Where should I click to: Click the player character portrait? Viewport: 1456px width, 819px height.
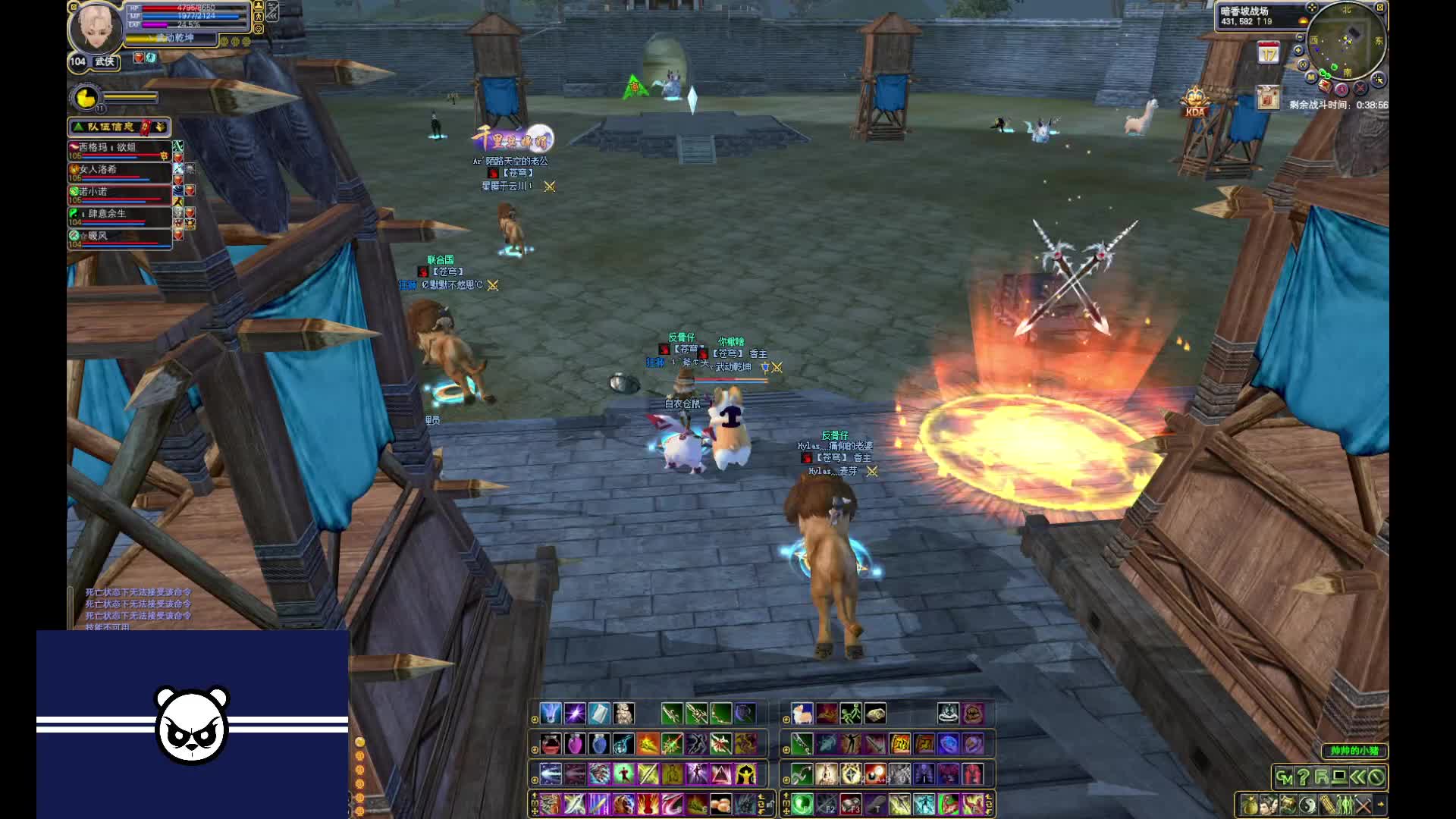(x=96, y=29)
